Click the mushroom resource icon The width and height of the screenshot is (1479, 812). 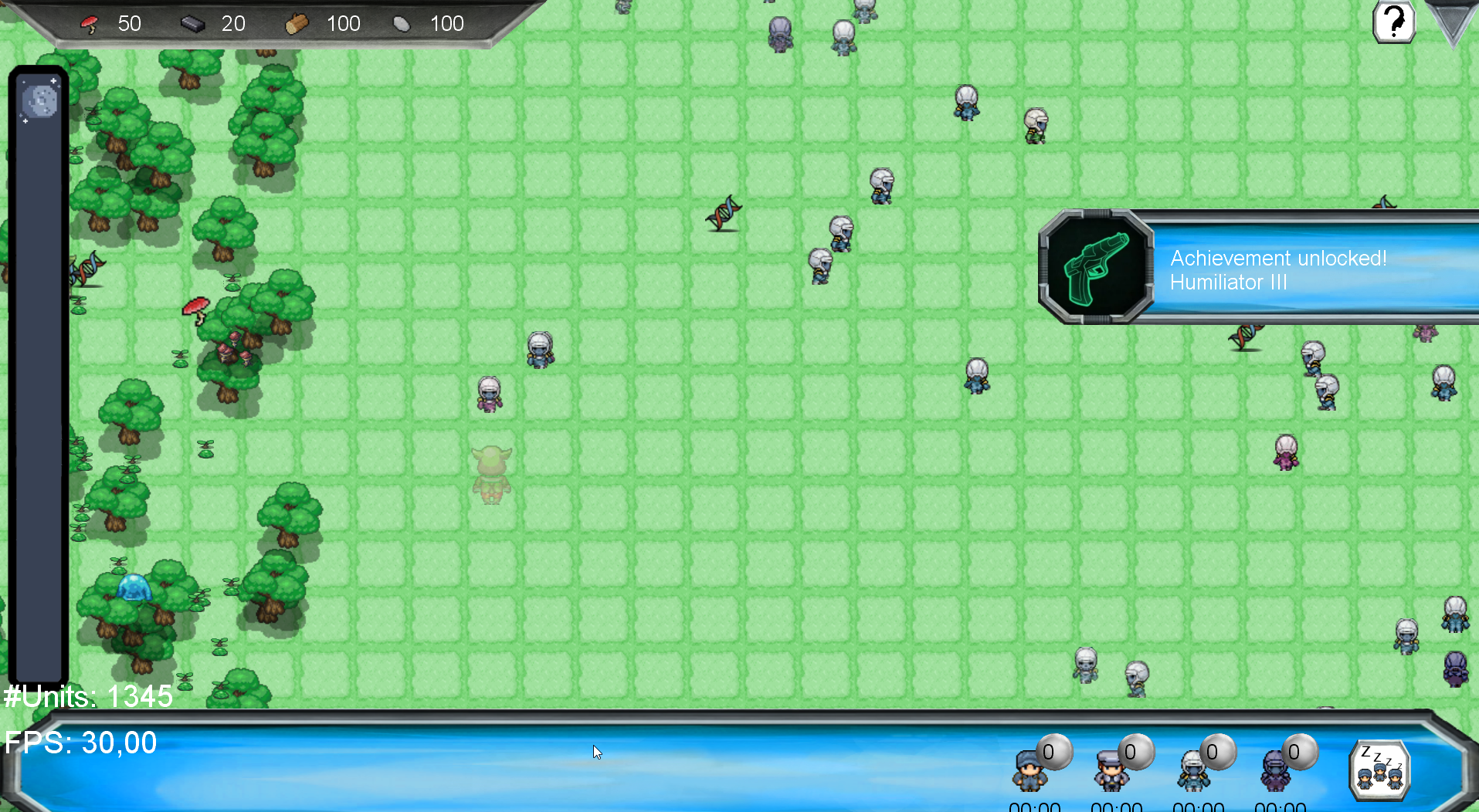pos(90,22)
